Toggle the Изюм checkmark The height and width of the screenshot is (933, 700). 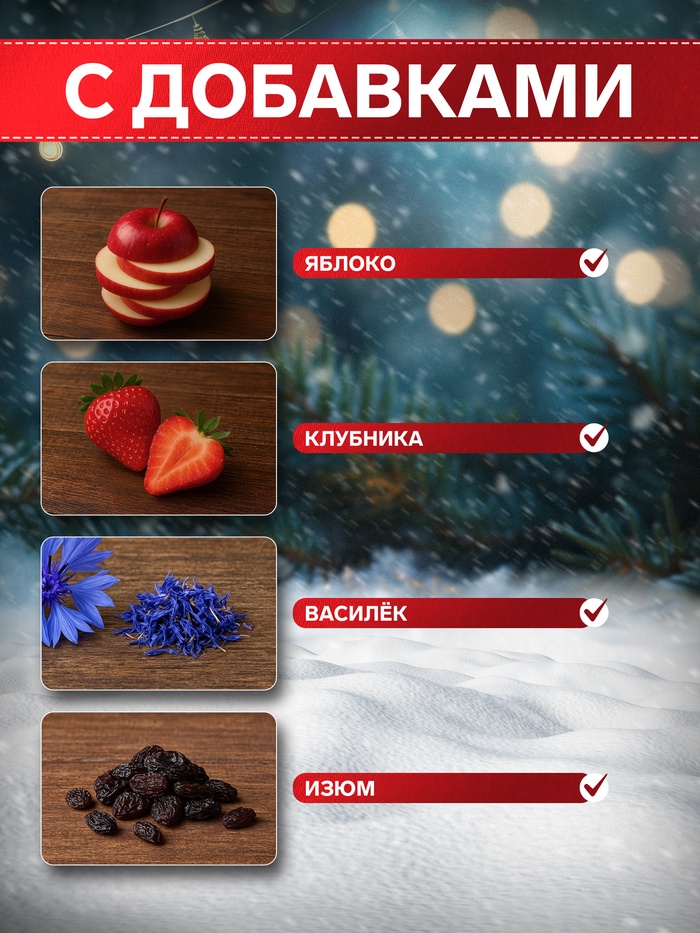tap(594, 787)
